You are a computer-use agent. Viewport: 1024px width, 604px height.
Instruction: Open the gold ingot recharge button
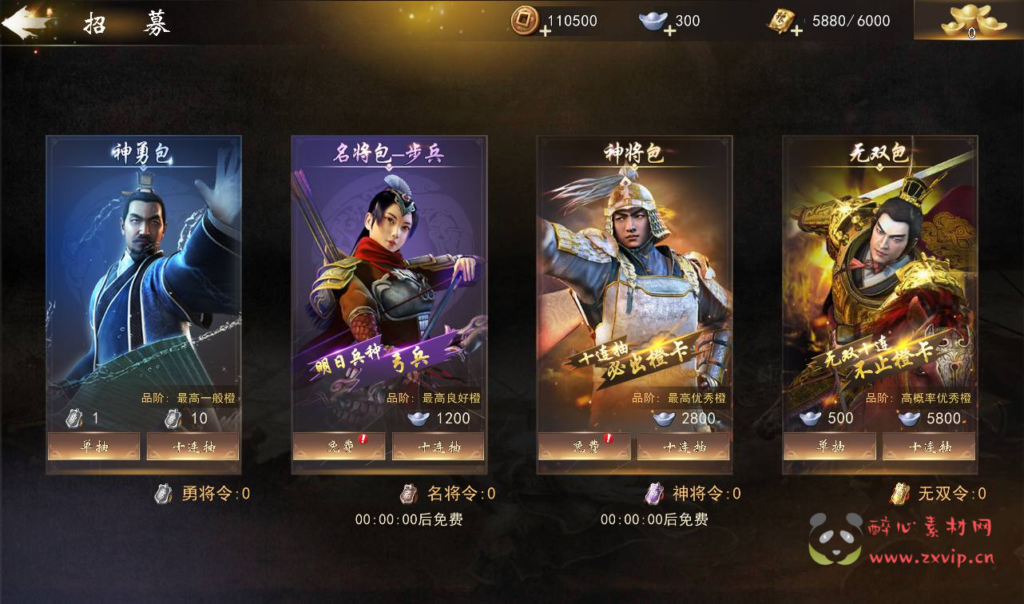(968, 20)
